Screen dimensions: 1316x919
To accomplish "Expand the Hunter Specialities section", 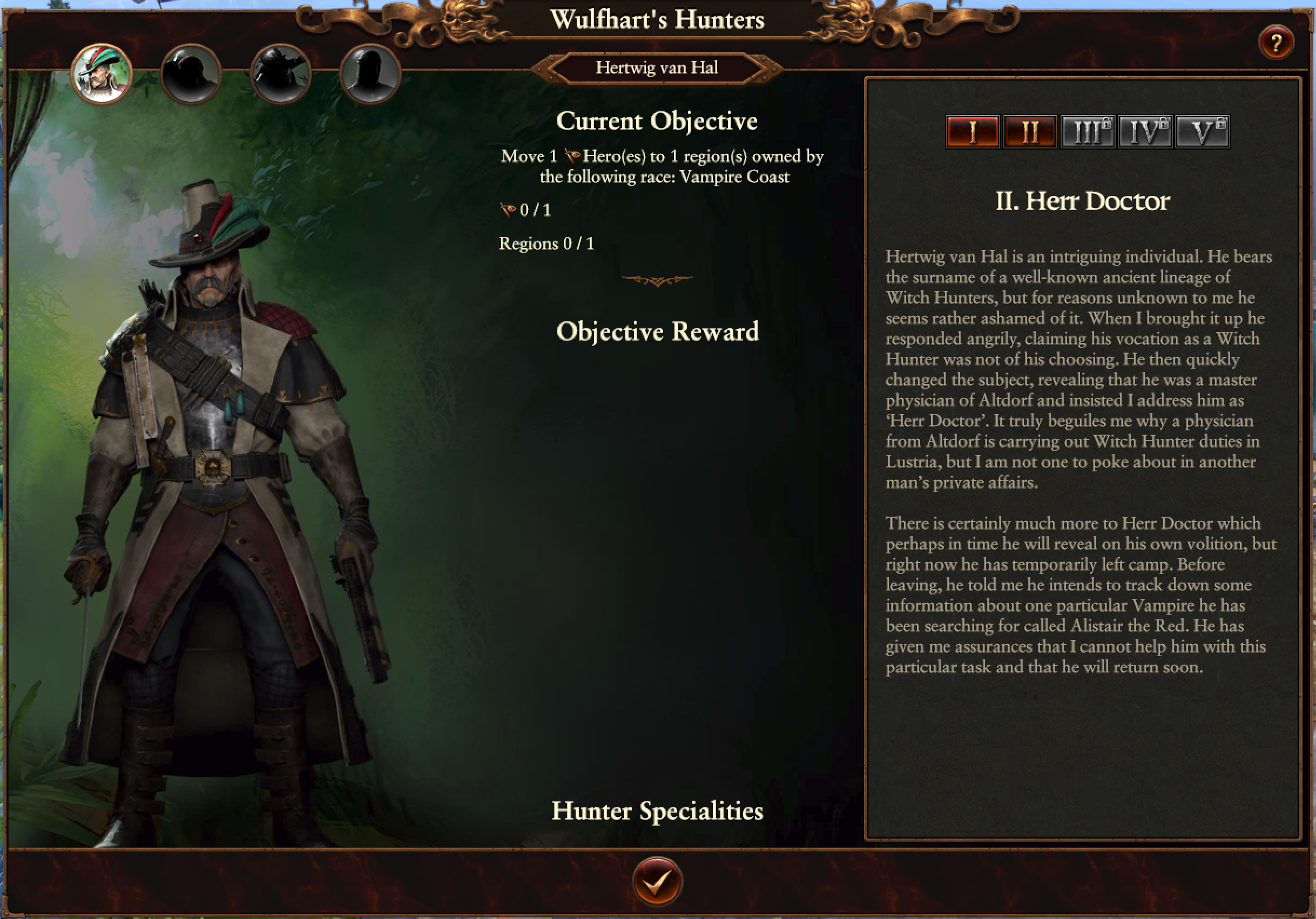I will pos(657,810).
